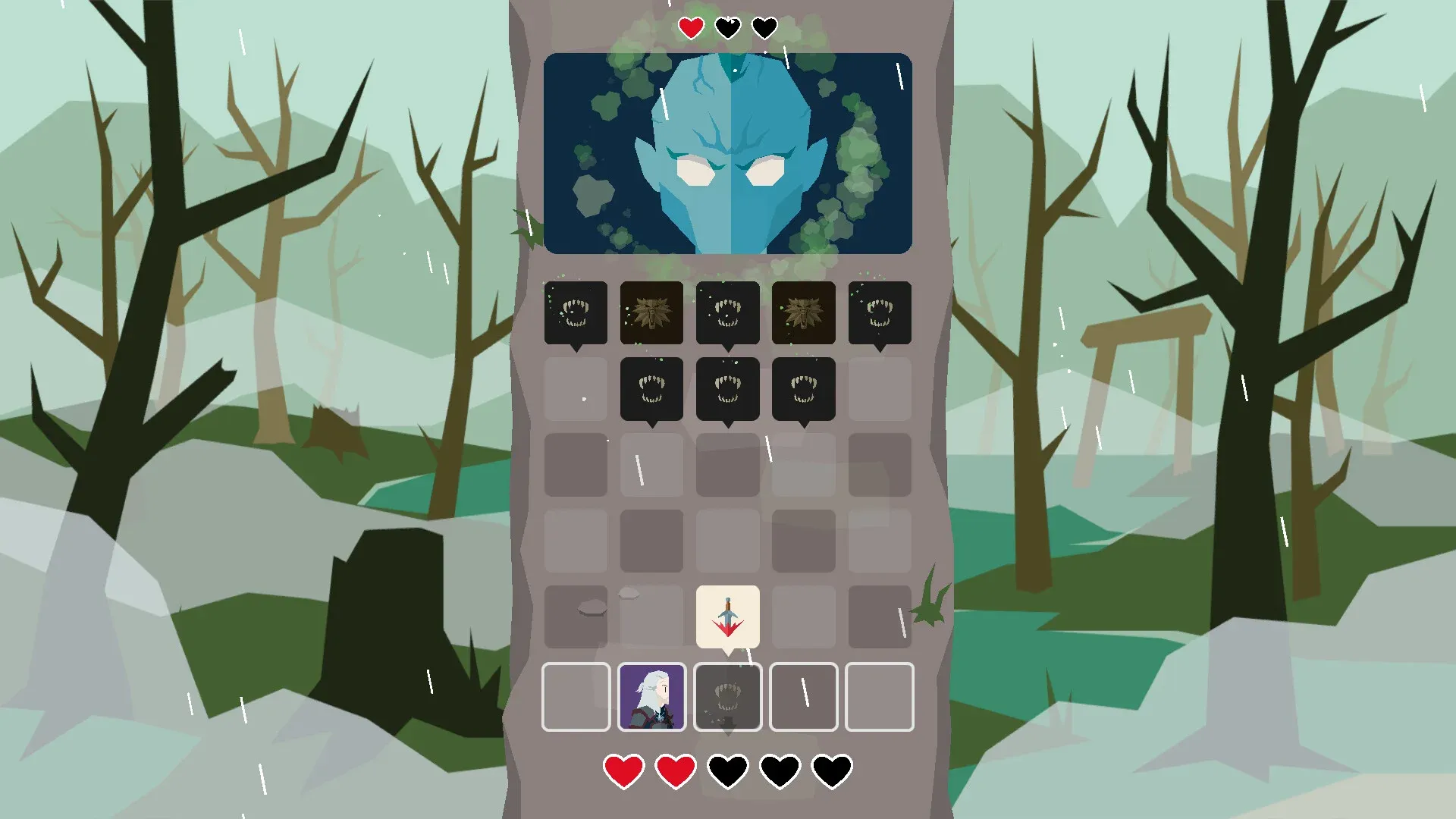Click the first wolf medallion tile
The width and height of the screenshot is (1456, 819).
[651, 312]
